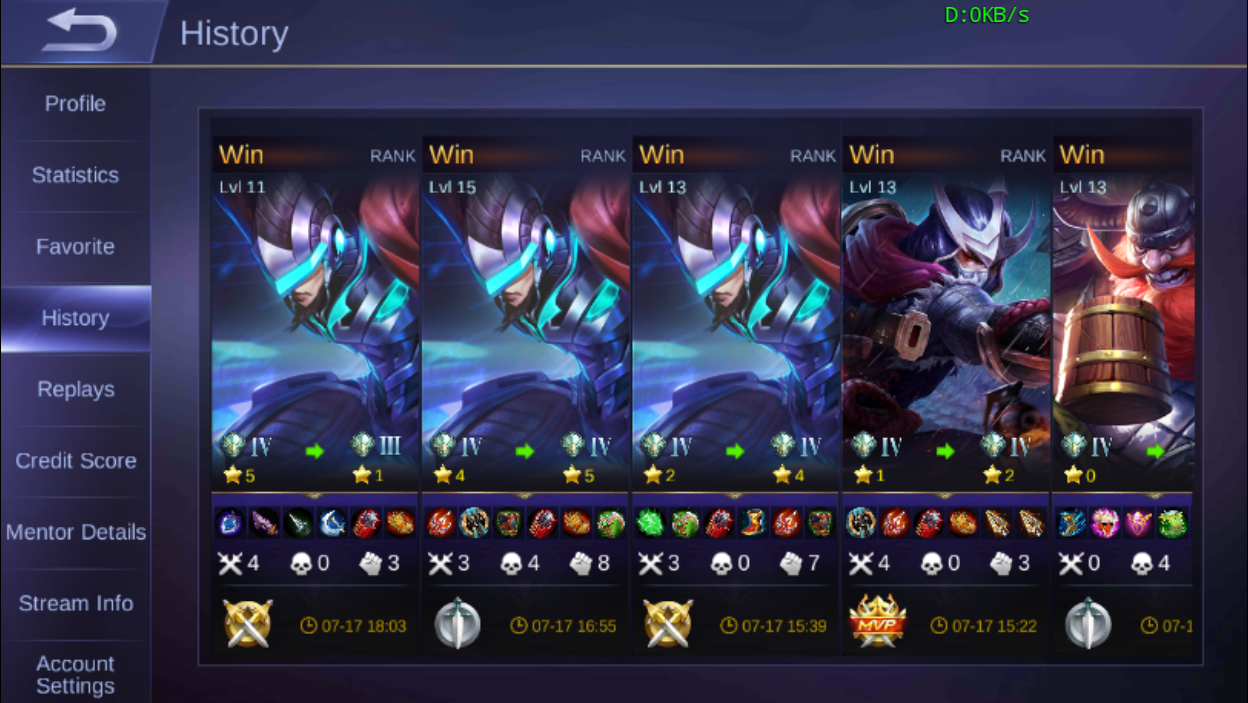View the Credit Score tab
Image resolution: width=1248 pixels, height=703 pixels.
click(x=75, y=461)
